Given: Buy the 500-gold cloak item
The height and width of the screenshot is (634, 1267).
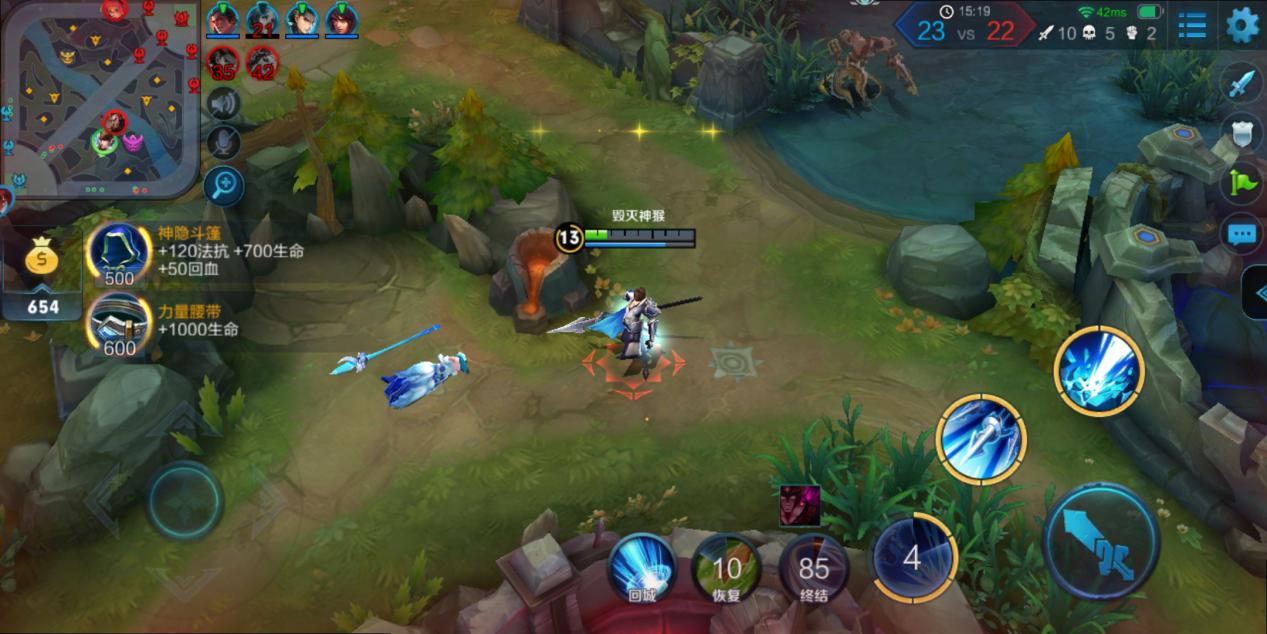Looking at the screenshot, I should [118, 252].
